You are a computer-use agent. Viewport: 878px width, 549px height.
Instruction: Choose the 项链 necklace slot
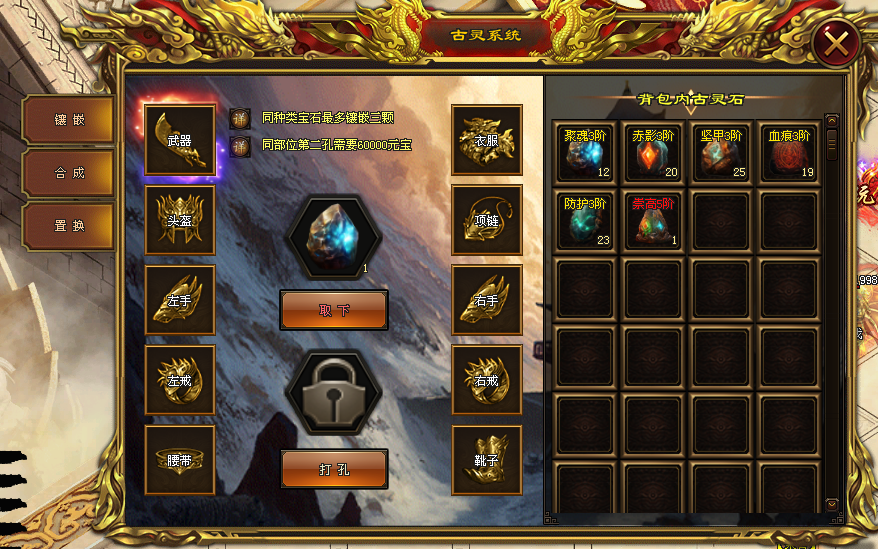[487, 220]
